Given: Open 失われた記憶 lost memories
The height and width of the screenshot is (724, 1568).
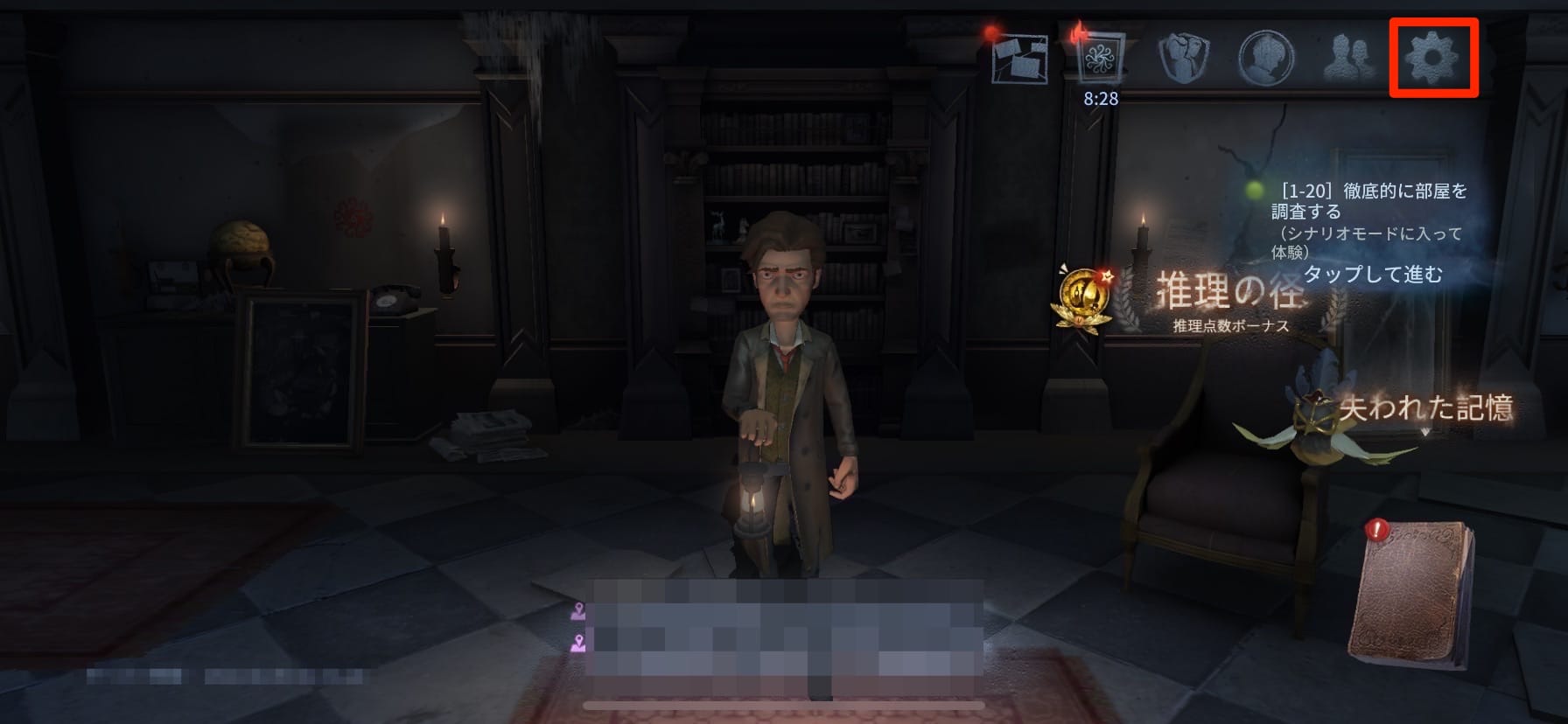Looking at the screenshot, I should click(1424, 409).
